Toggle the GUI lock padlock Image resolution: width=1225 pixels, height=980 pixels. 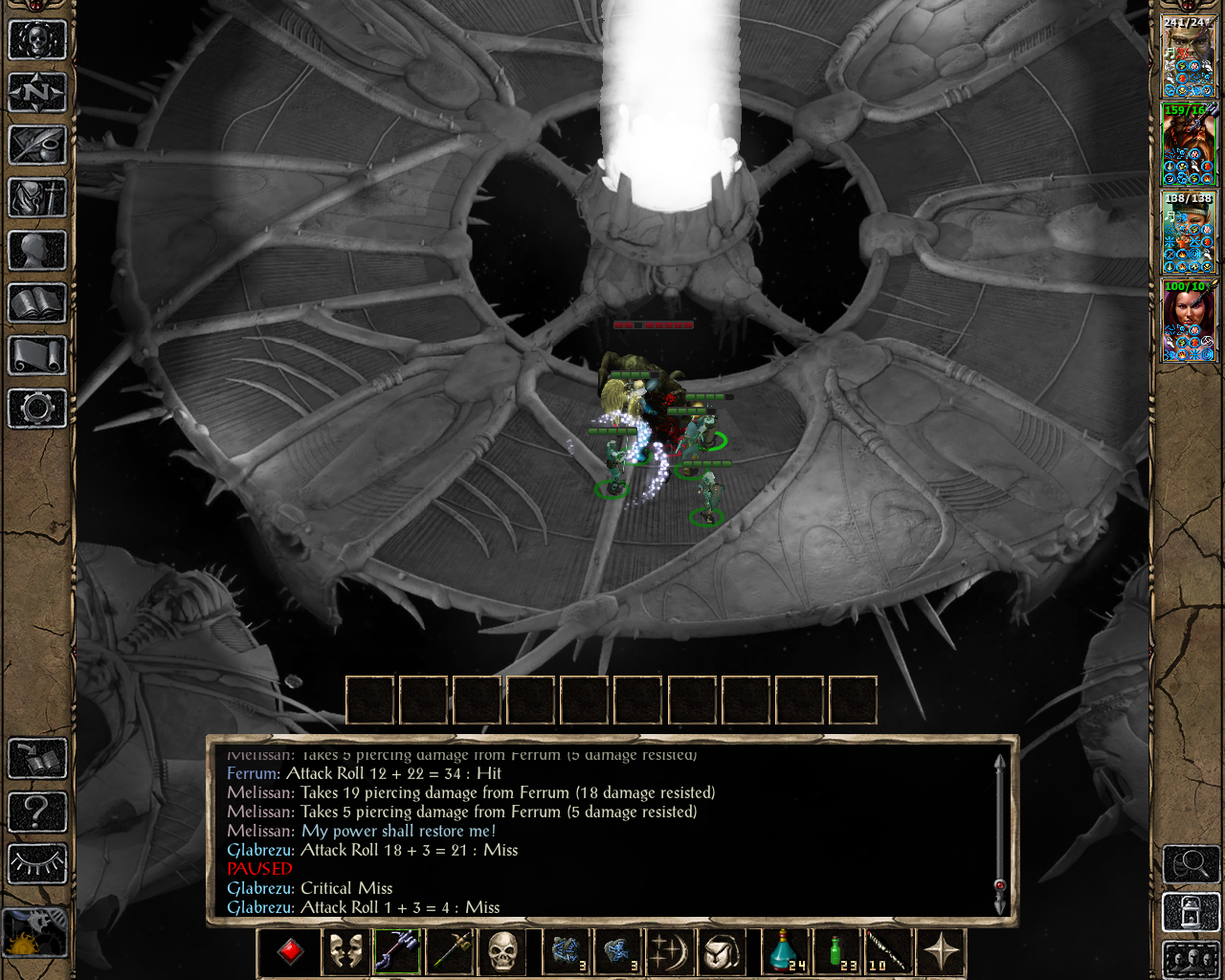pyautogui.click(x=1191, y=911)
